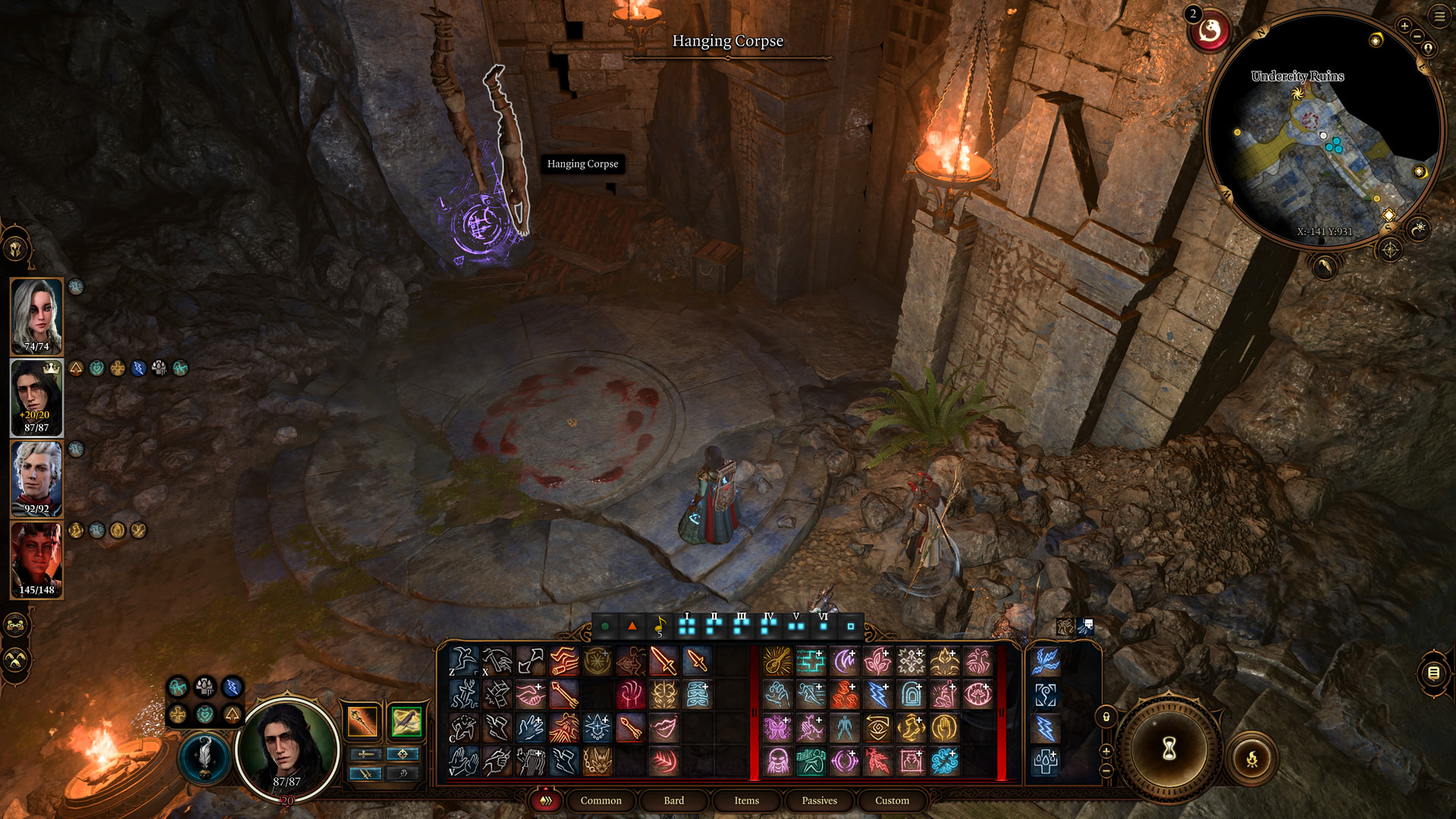Open the red tadpole illithid powers button
Viewport: 1456px width, 819px height.
(x=1209, y=31)
